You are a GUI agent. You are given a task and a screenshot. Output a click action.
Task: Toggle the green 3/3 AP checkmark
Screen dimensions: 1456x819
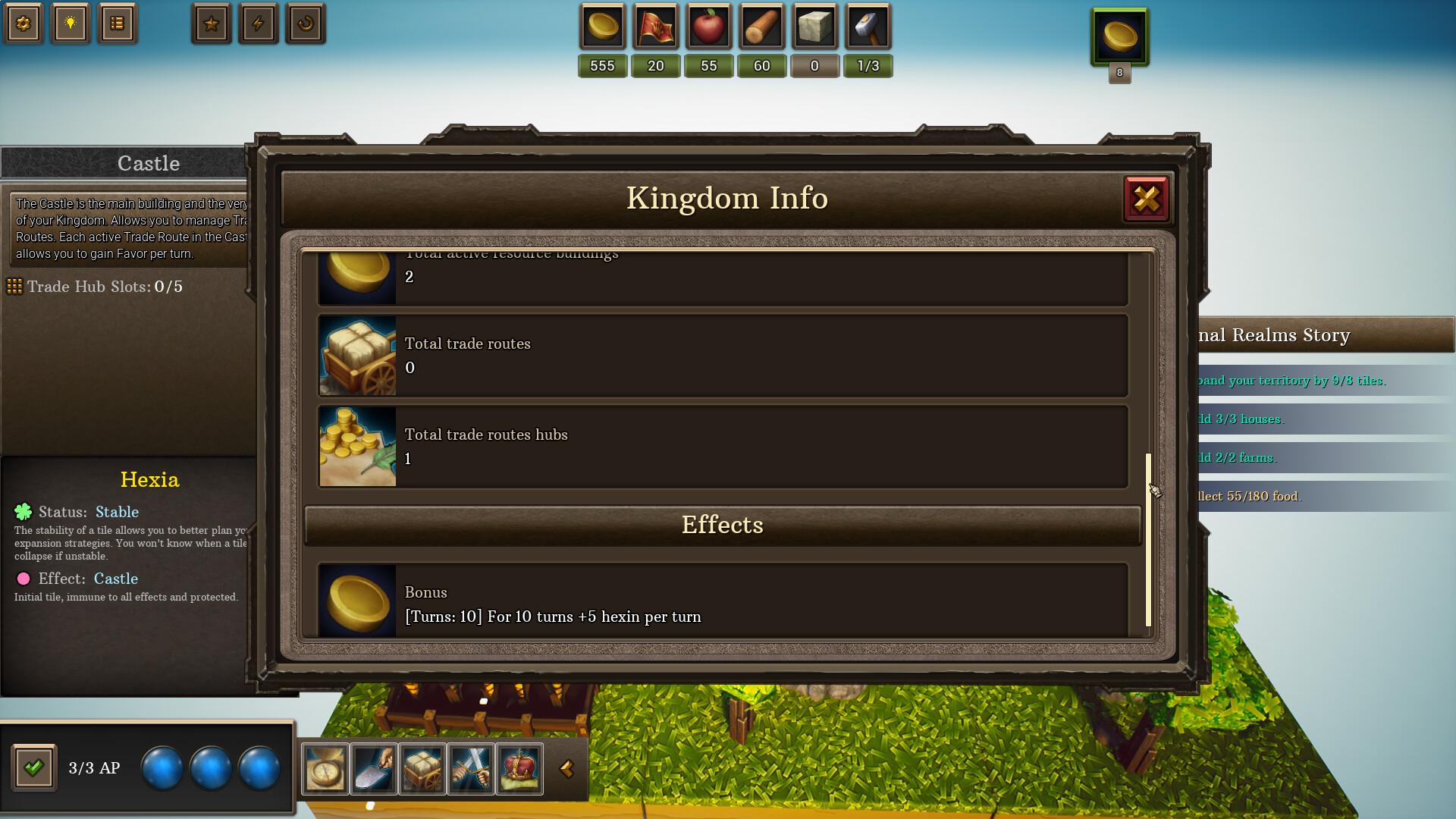(x=33, y=767)
